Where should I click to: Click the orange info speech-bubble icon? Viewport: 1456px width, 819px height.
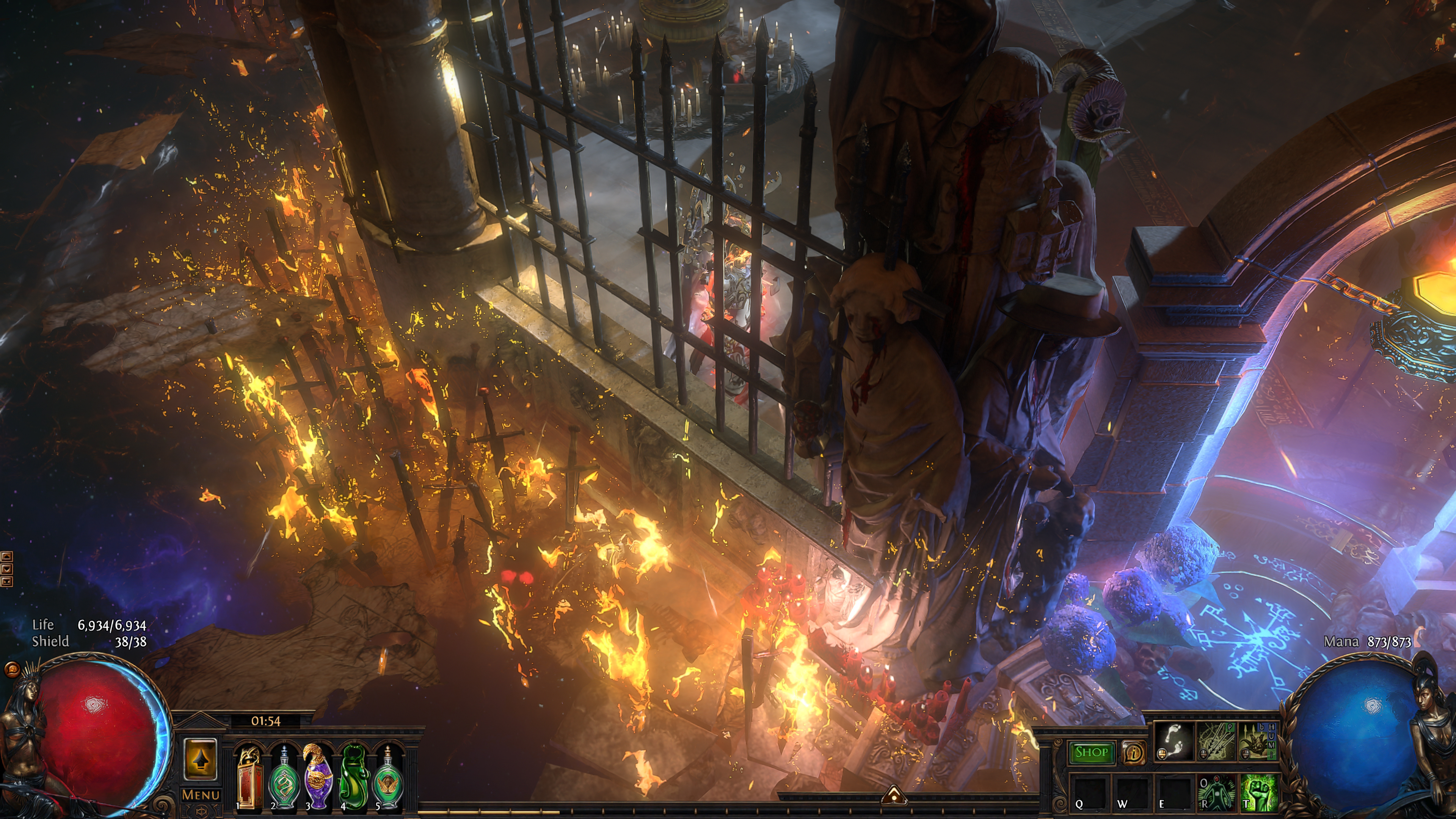(1133, 752)
